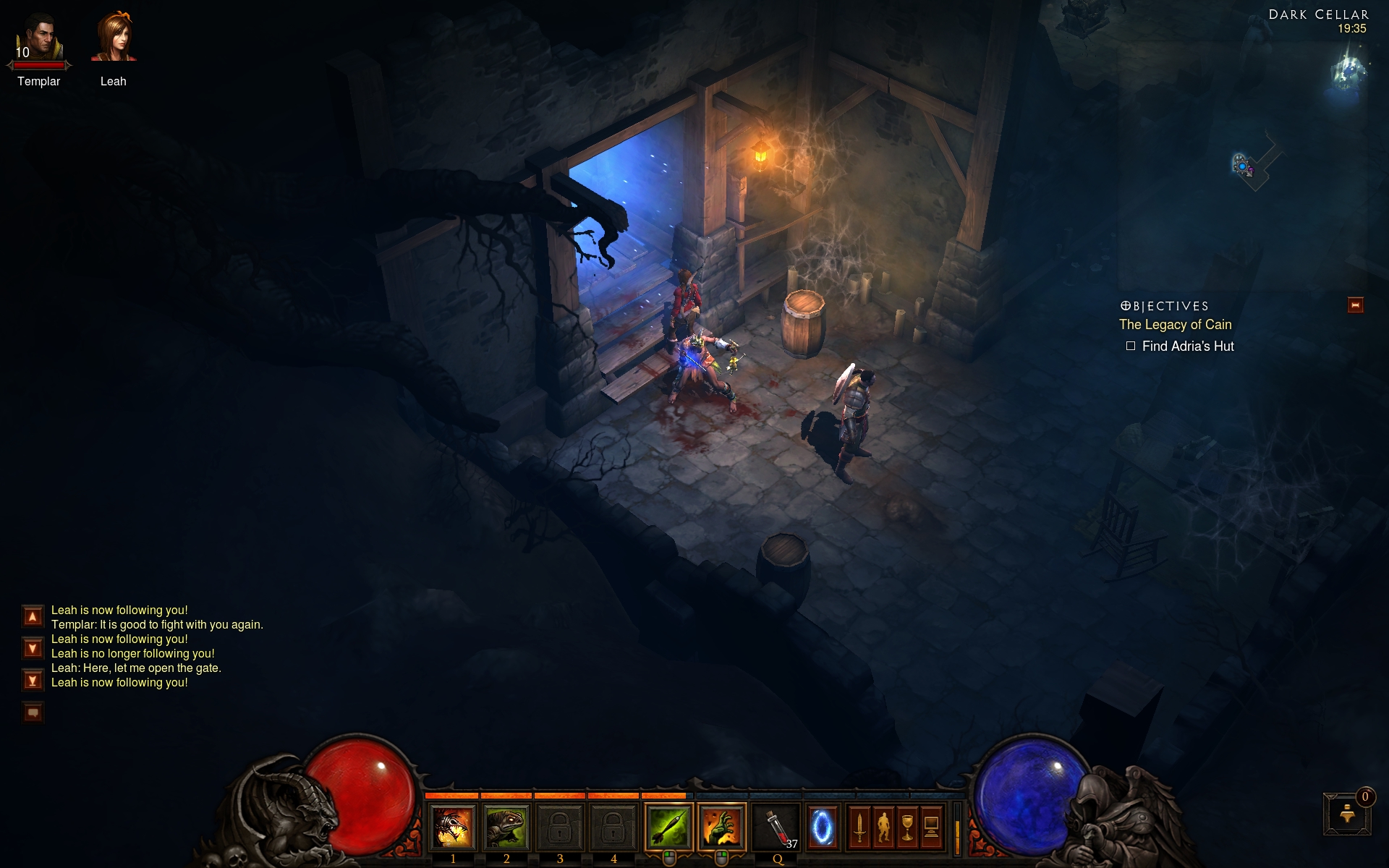The height and width of the screenshot is (868, 1389).
Task: Use the toad skill in slot 2
Action: tap(506, 827)
